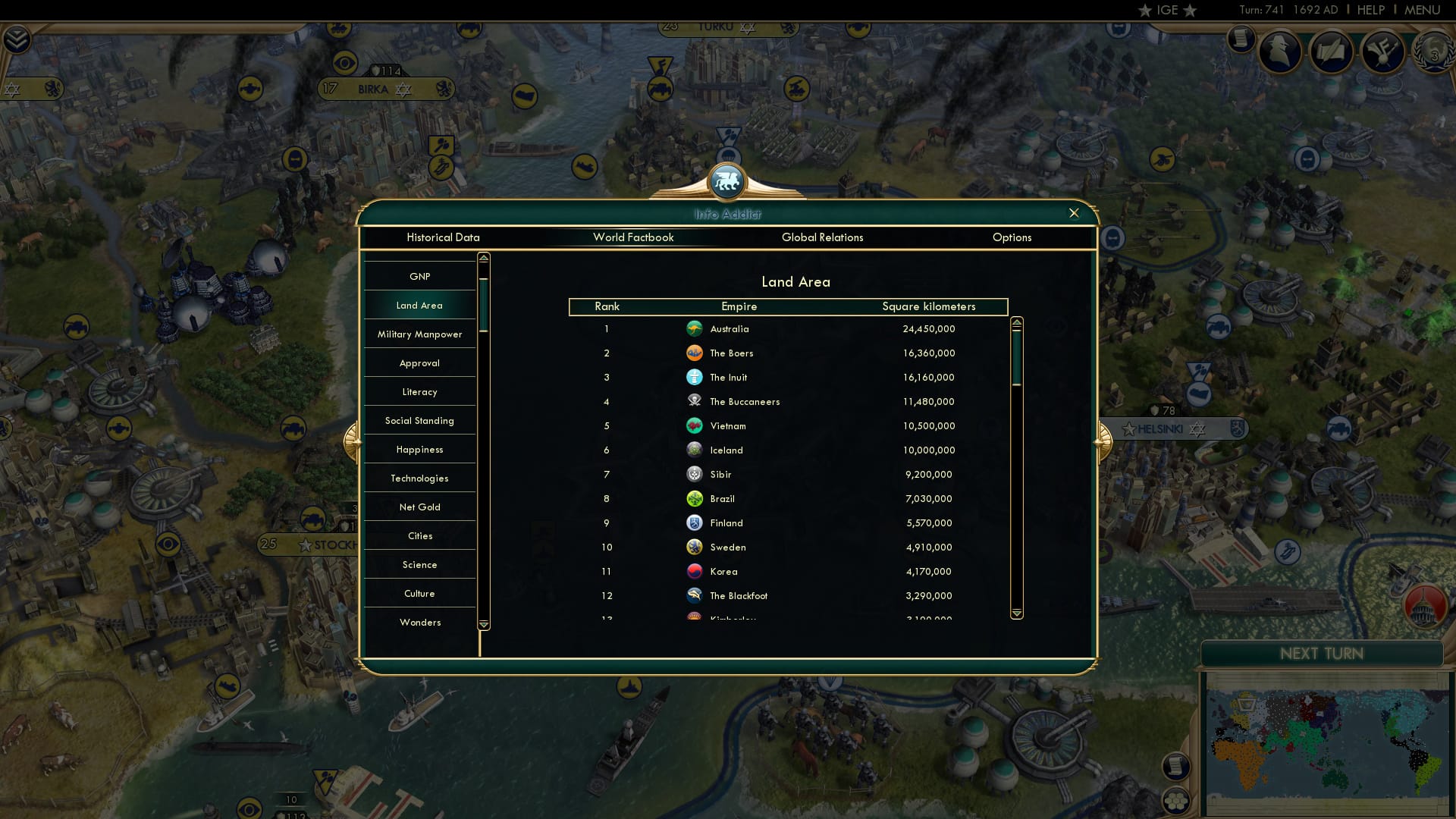Click the Info Addict lion emblem above the panel
Image resolution: width=1456 pixels, height=819 pixels.
tap(727, 182)
